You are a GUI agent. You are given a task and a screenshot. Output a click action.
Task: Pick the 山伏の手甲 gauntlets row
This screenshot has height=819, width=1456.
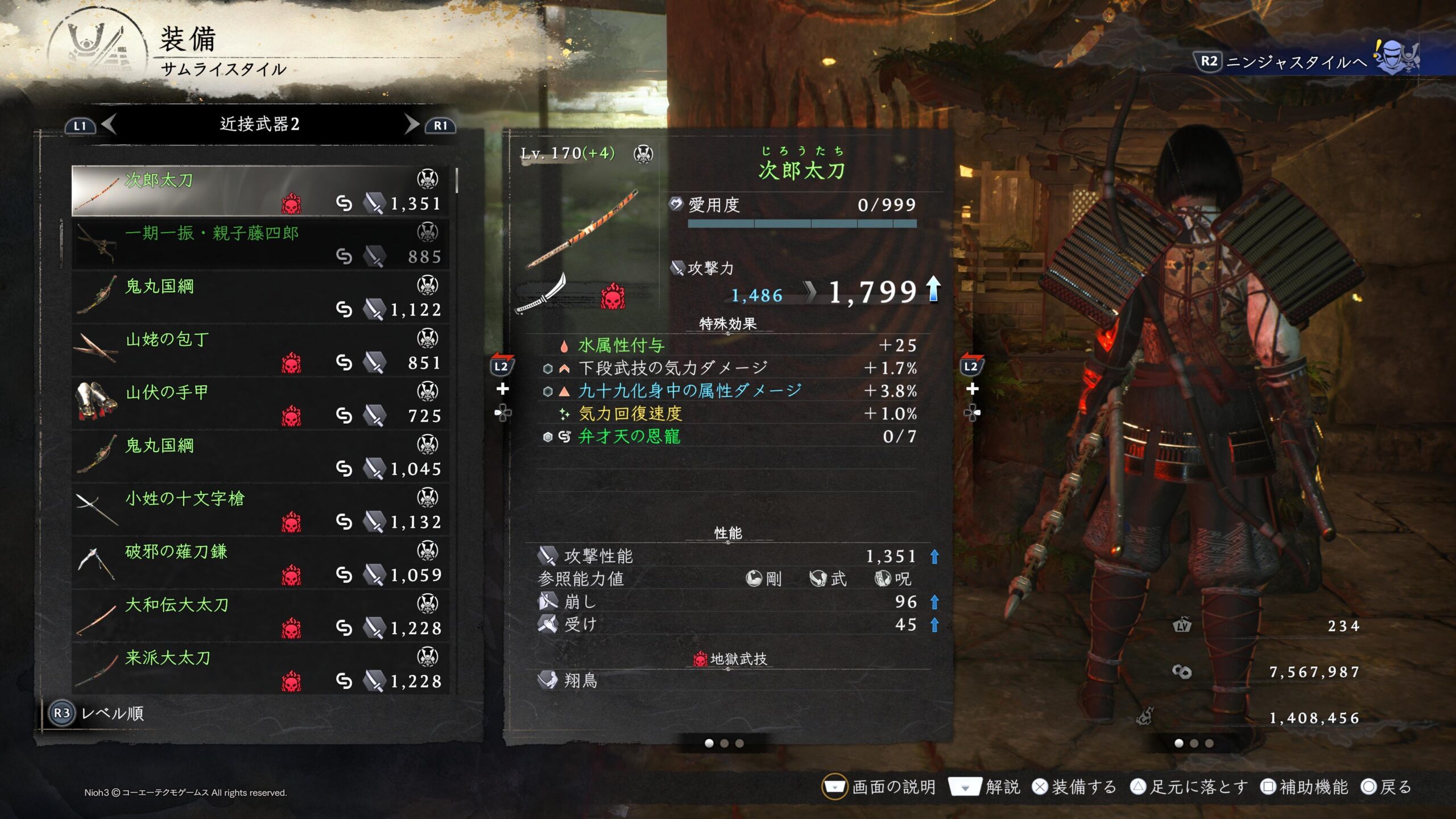click(260, 403)
